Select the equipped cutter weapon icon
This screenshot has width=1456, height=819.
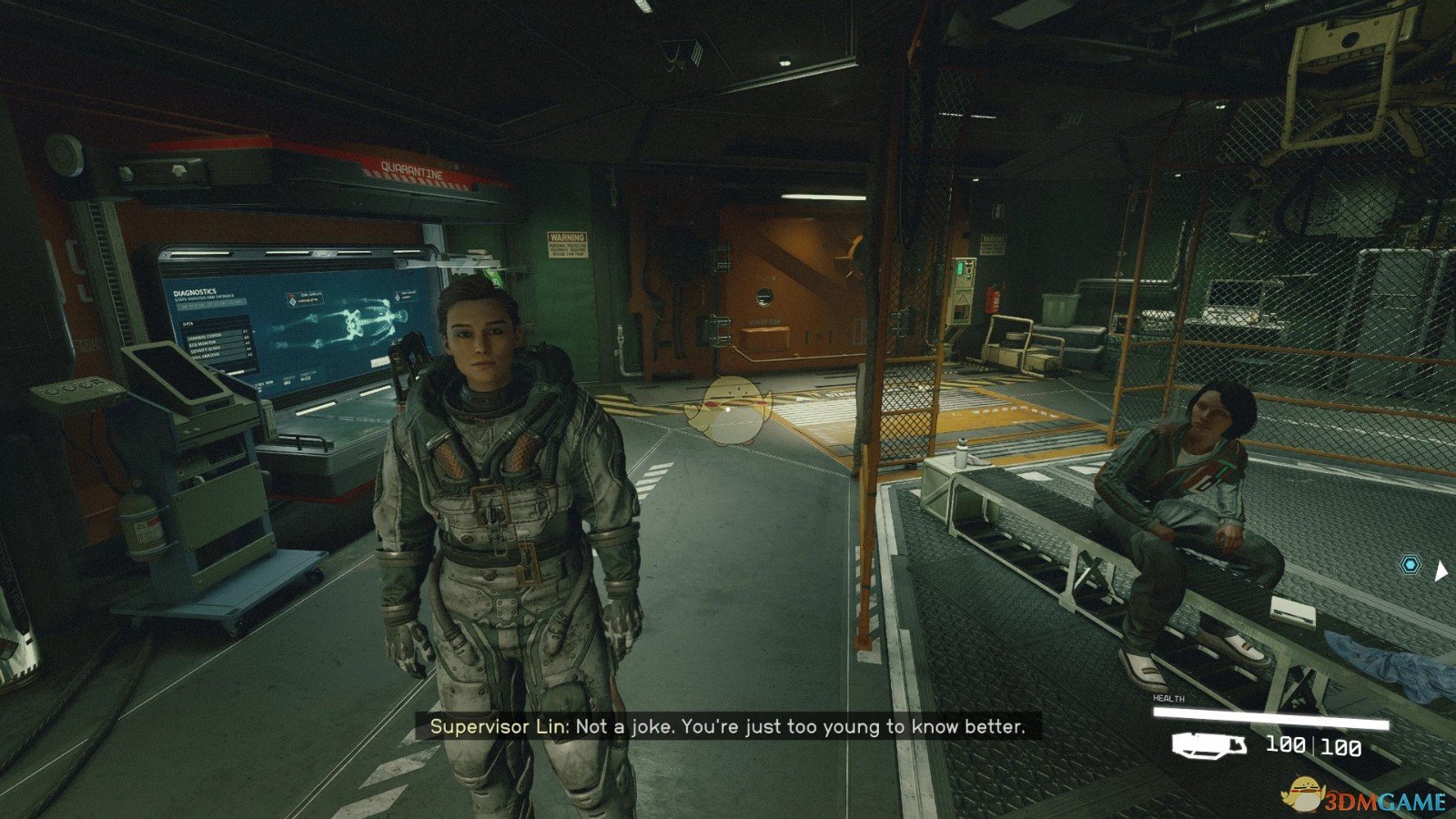coord(1209,746)
